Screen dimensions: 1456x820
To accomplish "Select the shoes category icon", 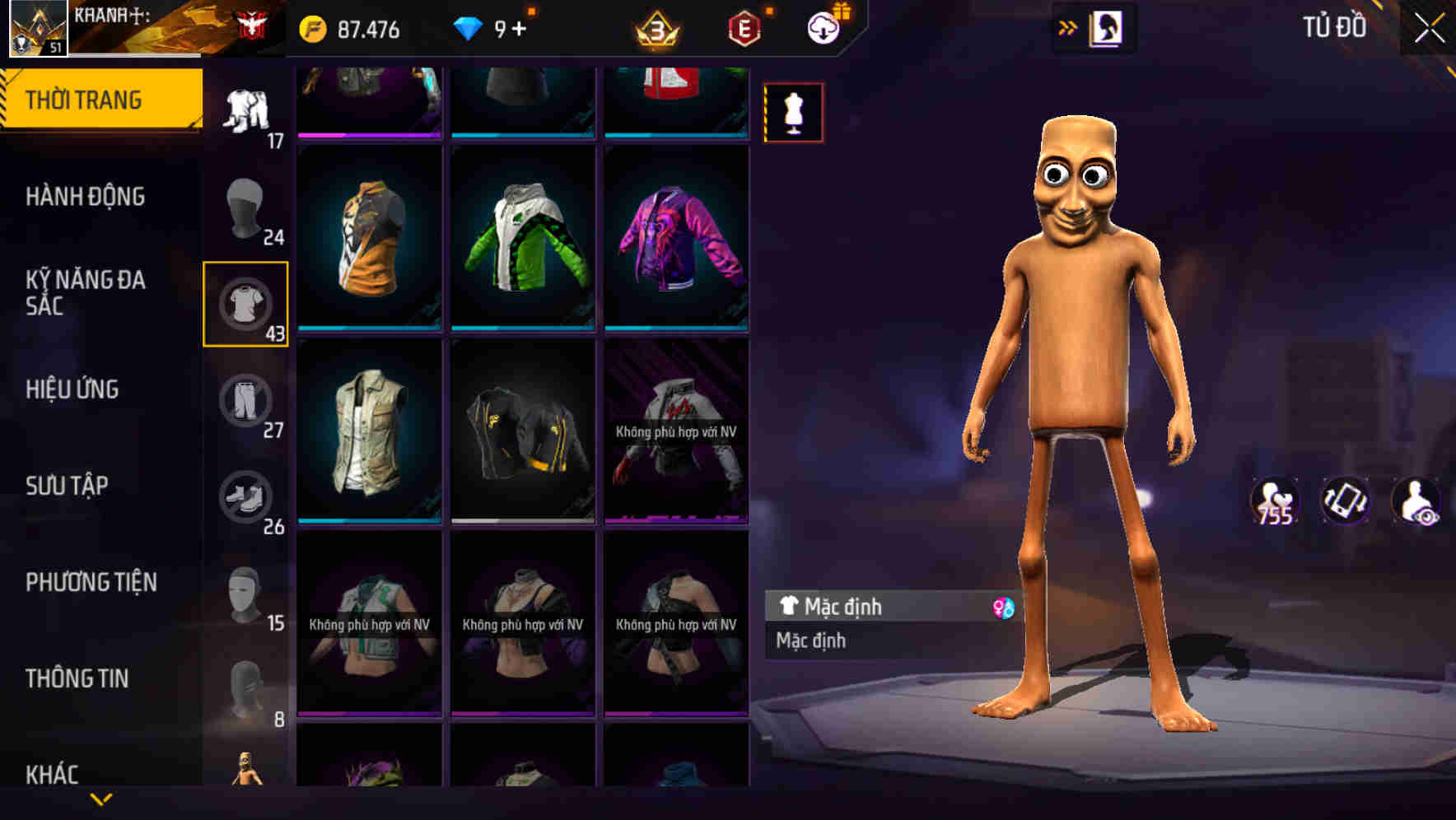I will click(x=245, y=497).
